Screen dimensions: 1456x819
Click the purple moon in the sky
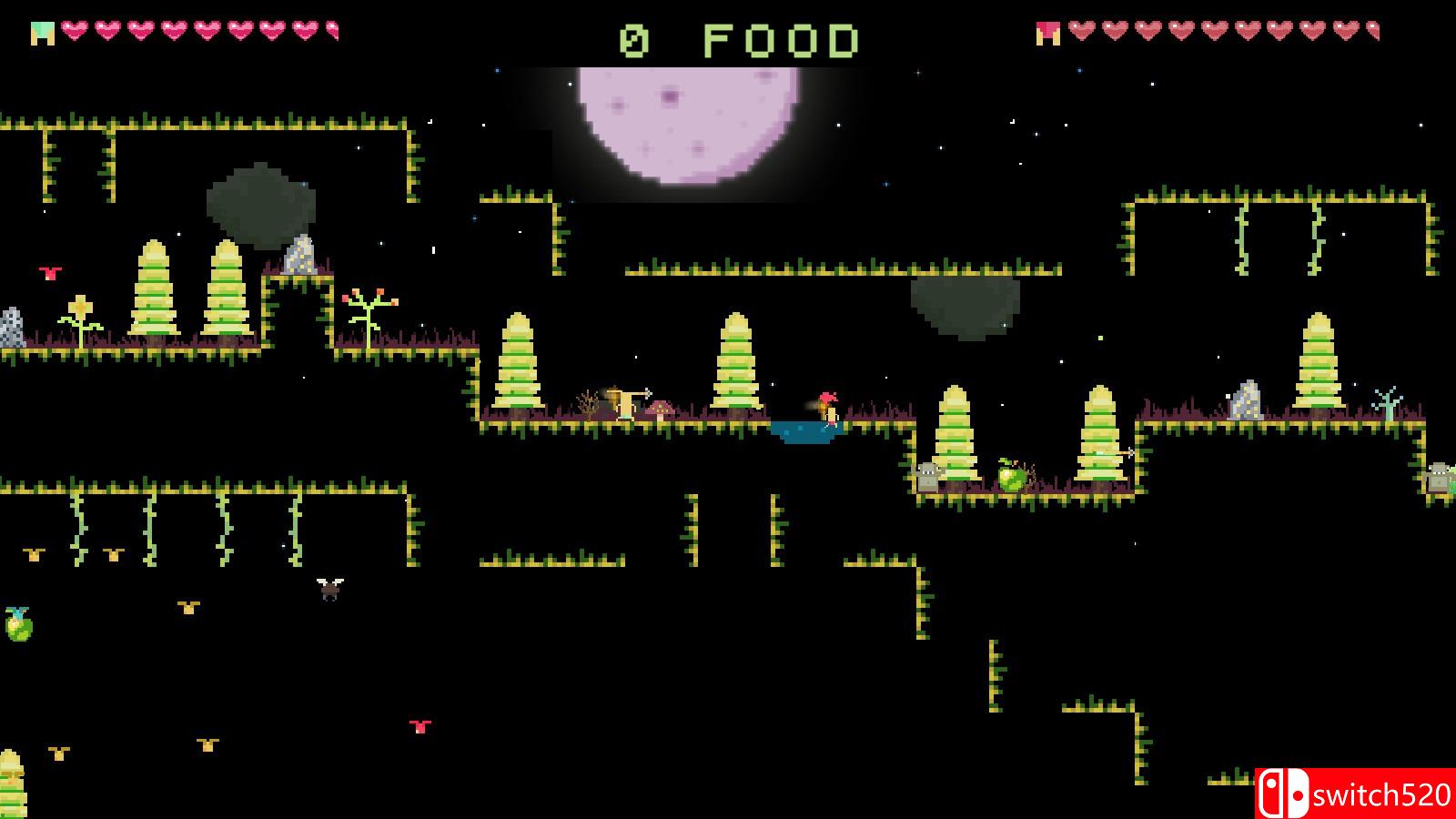687,123
